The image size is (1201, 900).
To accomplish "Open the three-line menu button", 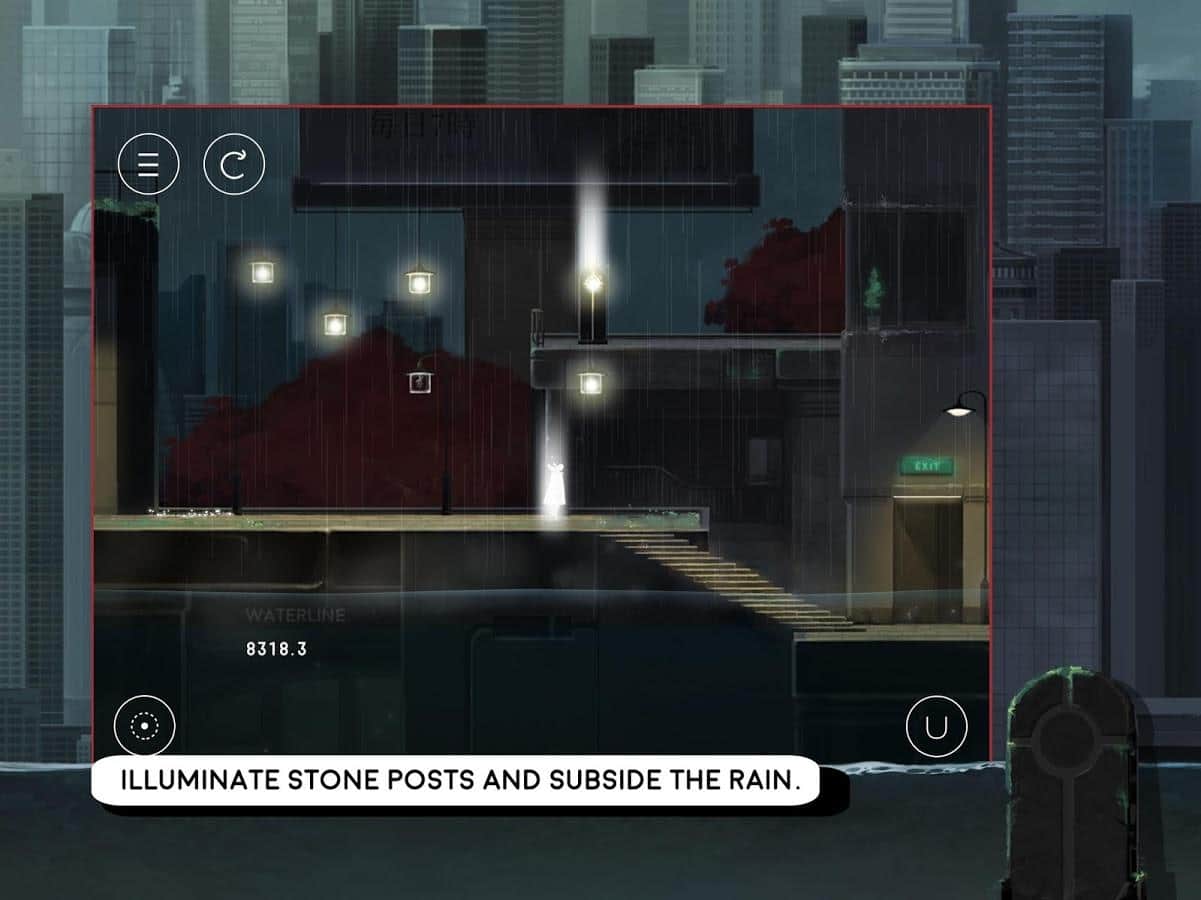I will [x=148, y=163].
